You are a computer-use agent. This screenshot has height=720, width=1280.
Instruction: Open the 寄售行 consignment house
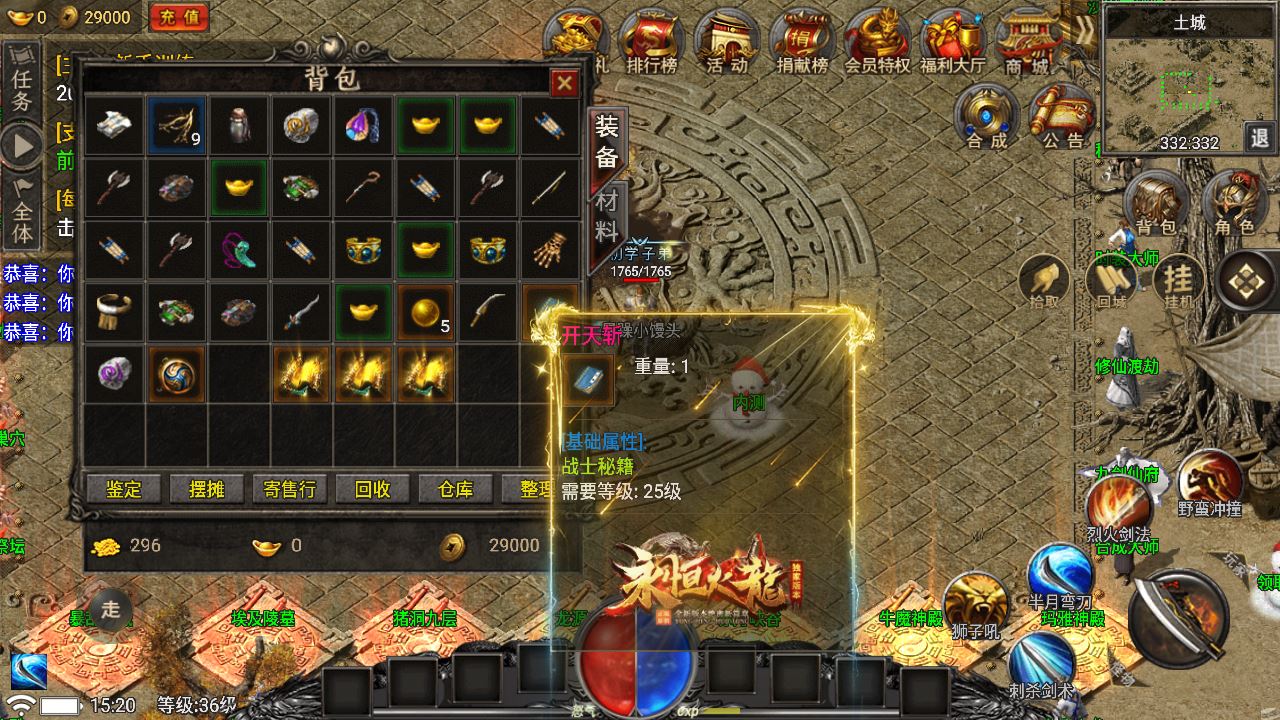coord(289,489)
